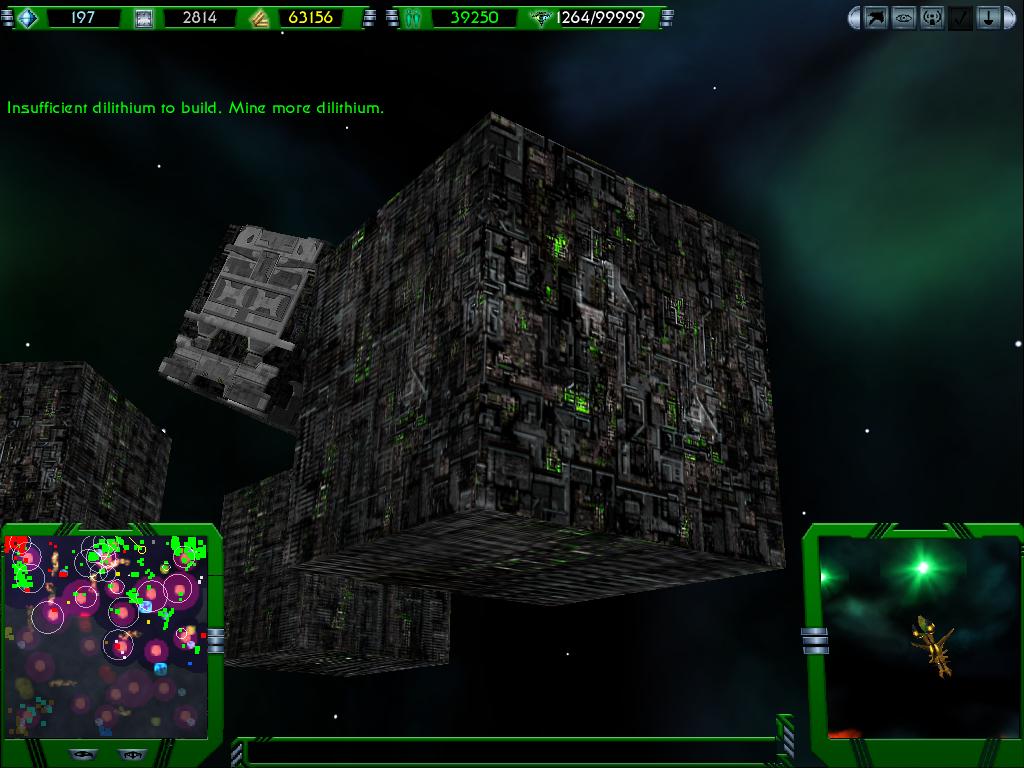Click the right button beneath the minimap
This screenshot has height=768, width=1024.
131,754
